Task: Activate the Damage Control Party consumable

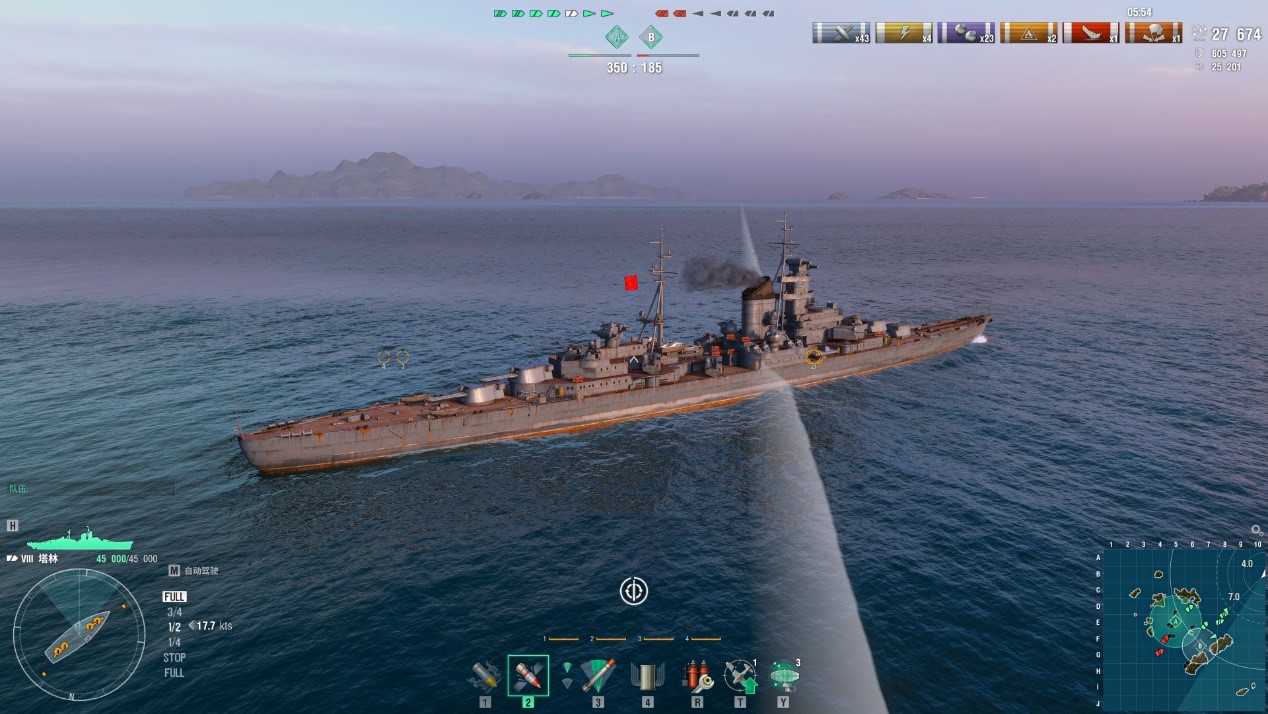Action: coord(696,676)
